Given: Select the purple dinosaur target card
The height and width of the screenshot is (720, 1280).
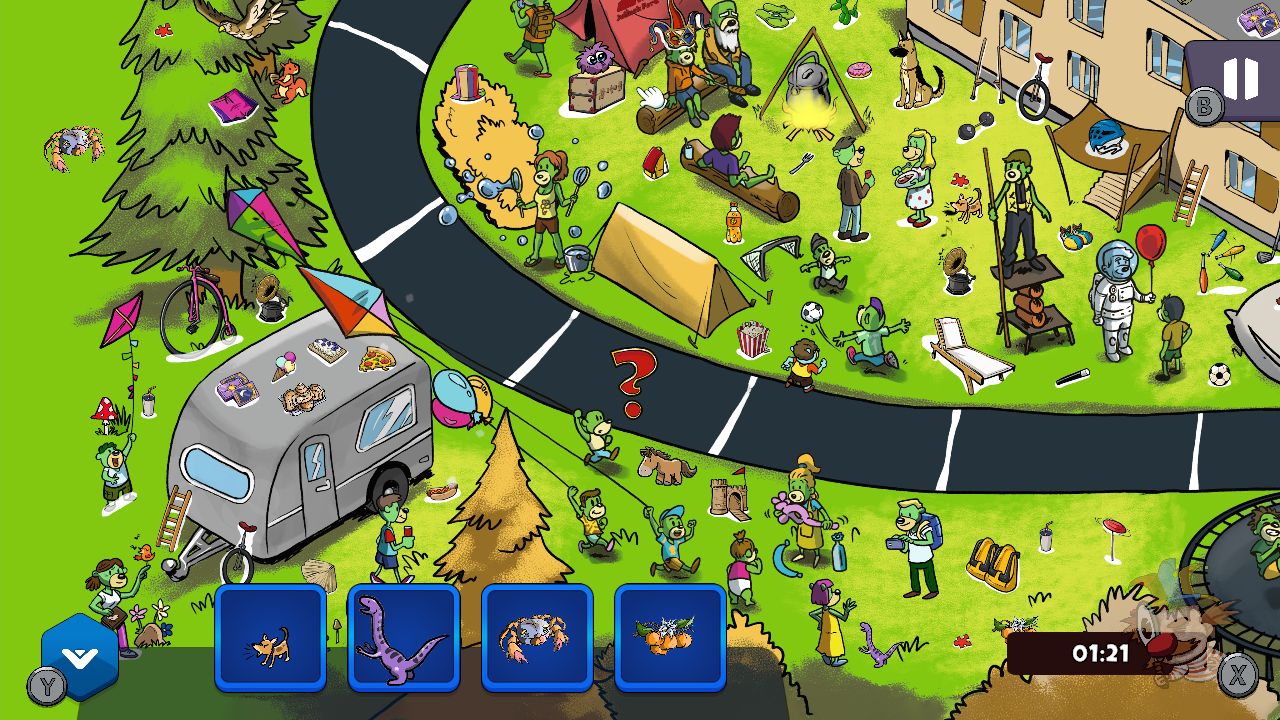Looking at the screenshot, I should point(404,638).
